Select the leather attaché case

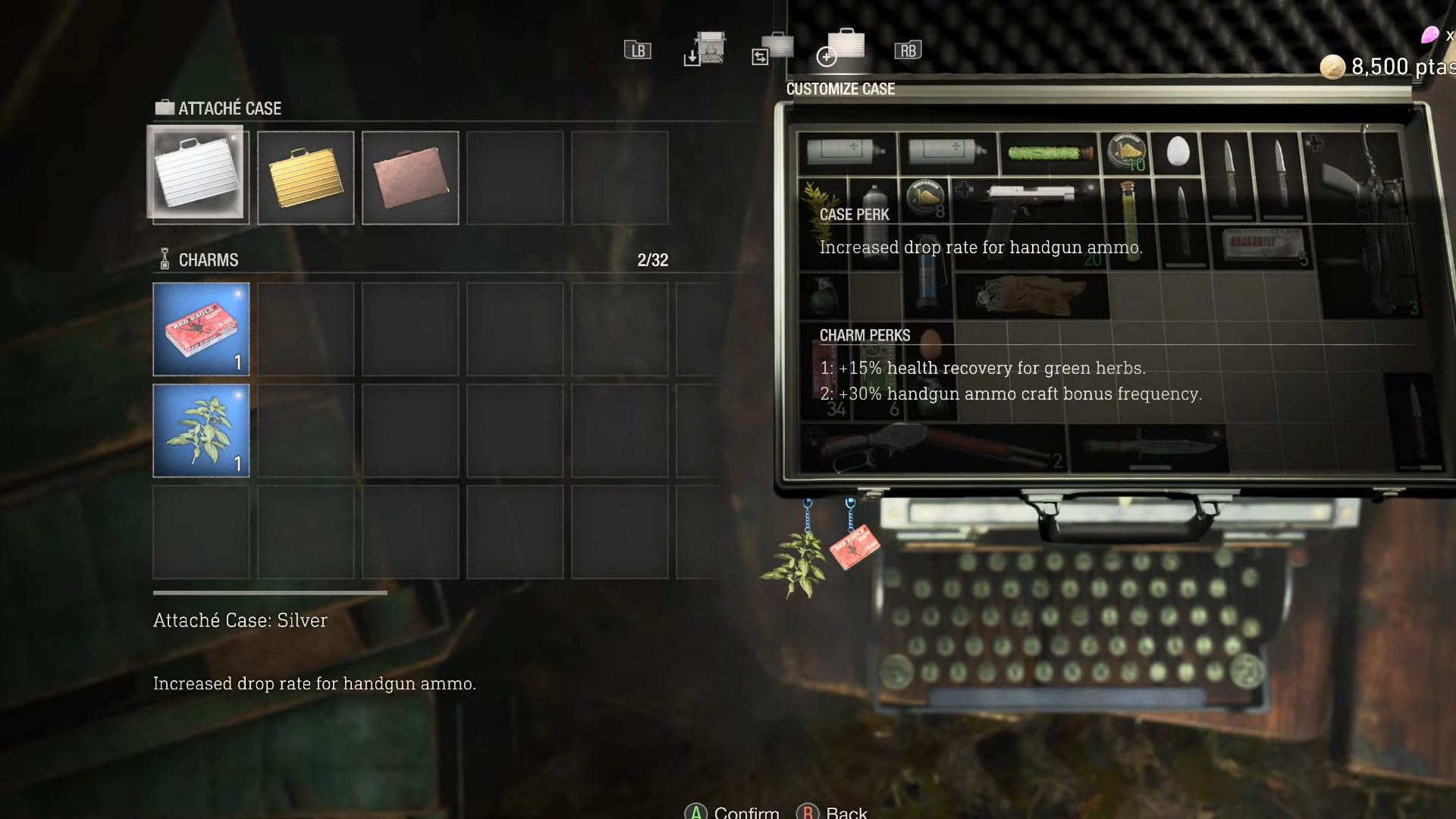pyautogui.click(x=409, y=177)
